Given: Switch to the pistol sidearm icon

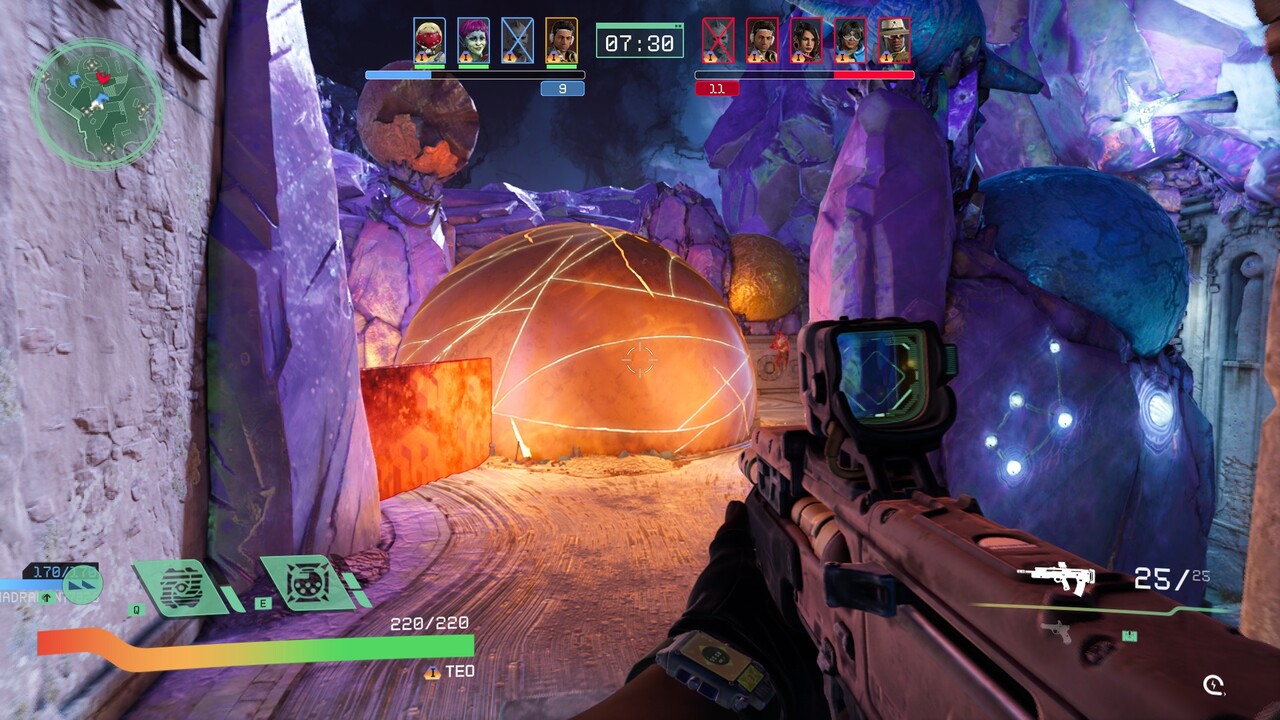Looking at the screenshot, I should [x=1054, y=630].
